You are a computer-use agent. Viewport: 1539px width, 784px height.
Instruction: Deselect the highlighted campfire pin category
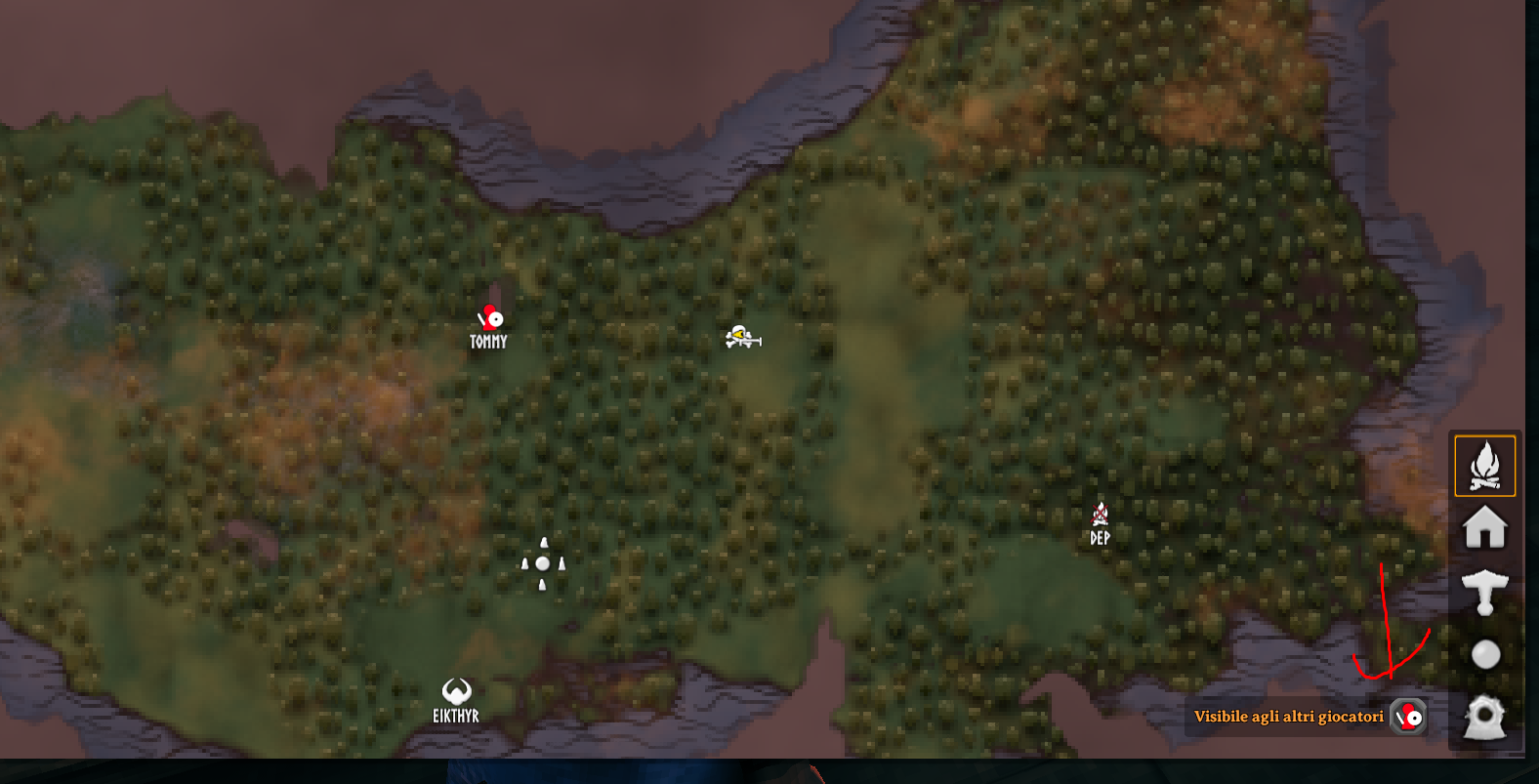coord(1483,466)
